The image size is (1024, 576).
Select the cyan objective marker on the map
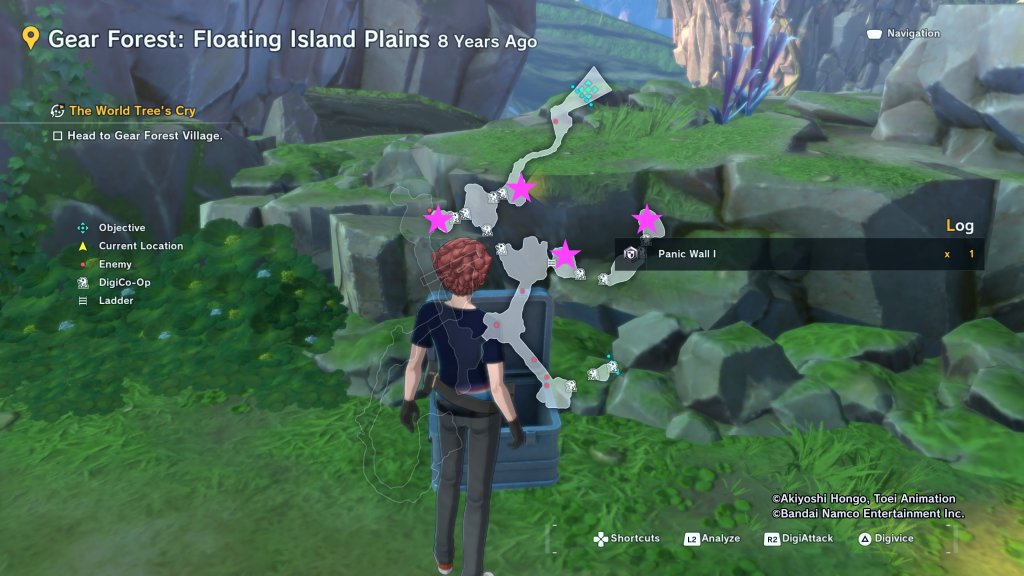click(x=585, y=91)
